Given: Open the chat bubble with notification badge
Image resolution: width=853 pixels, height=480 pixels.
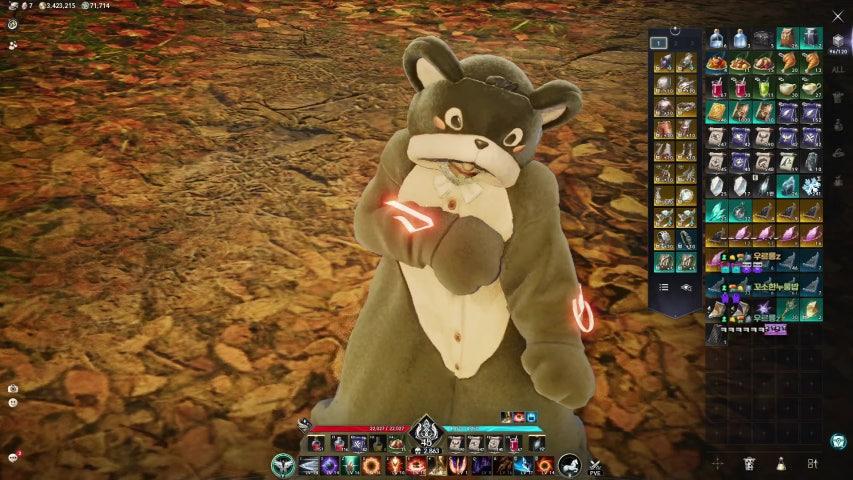Looking at the screenshot, I should pyautogui.click(x=13, y=457).
